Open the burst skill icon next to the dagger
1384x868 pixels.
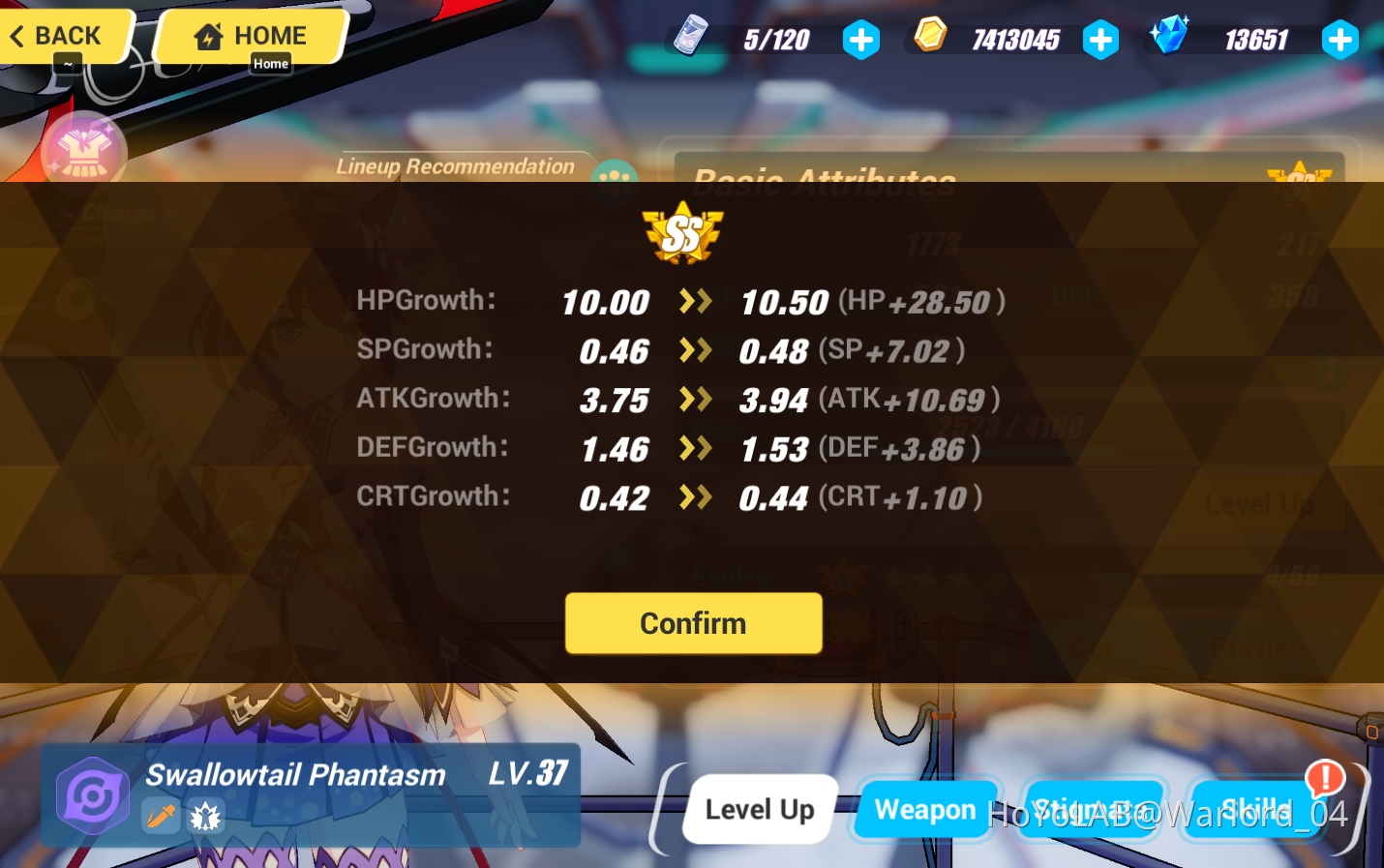tap(204, 816)
